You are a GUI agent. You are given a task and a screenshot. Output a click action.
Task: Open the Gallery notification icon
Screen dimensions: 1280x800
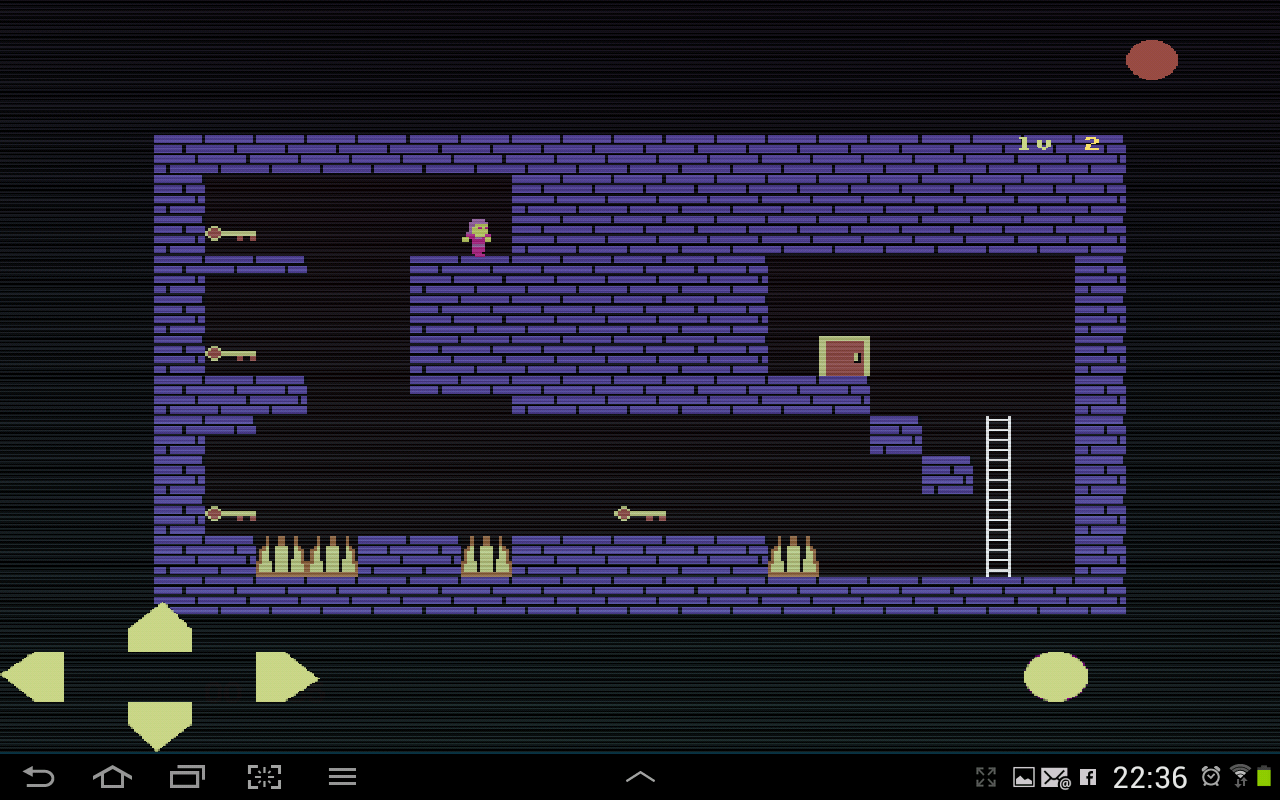(x=1024, y=776)
